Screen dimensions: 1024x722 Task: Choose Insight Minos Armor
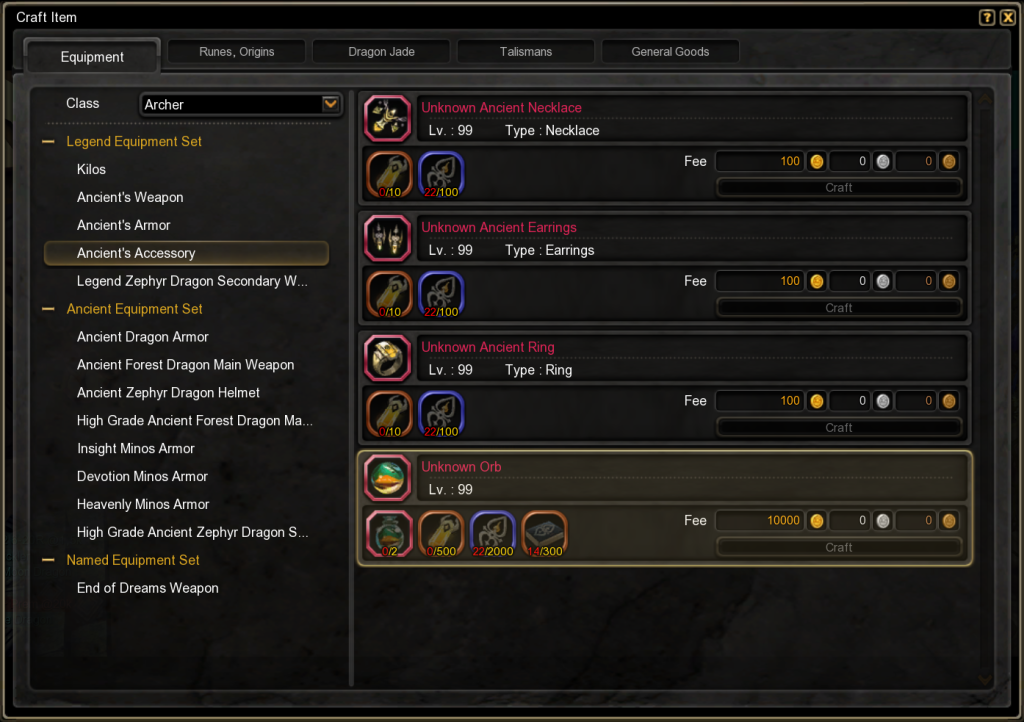[136, 449]
